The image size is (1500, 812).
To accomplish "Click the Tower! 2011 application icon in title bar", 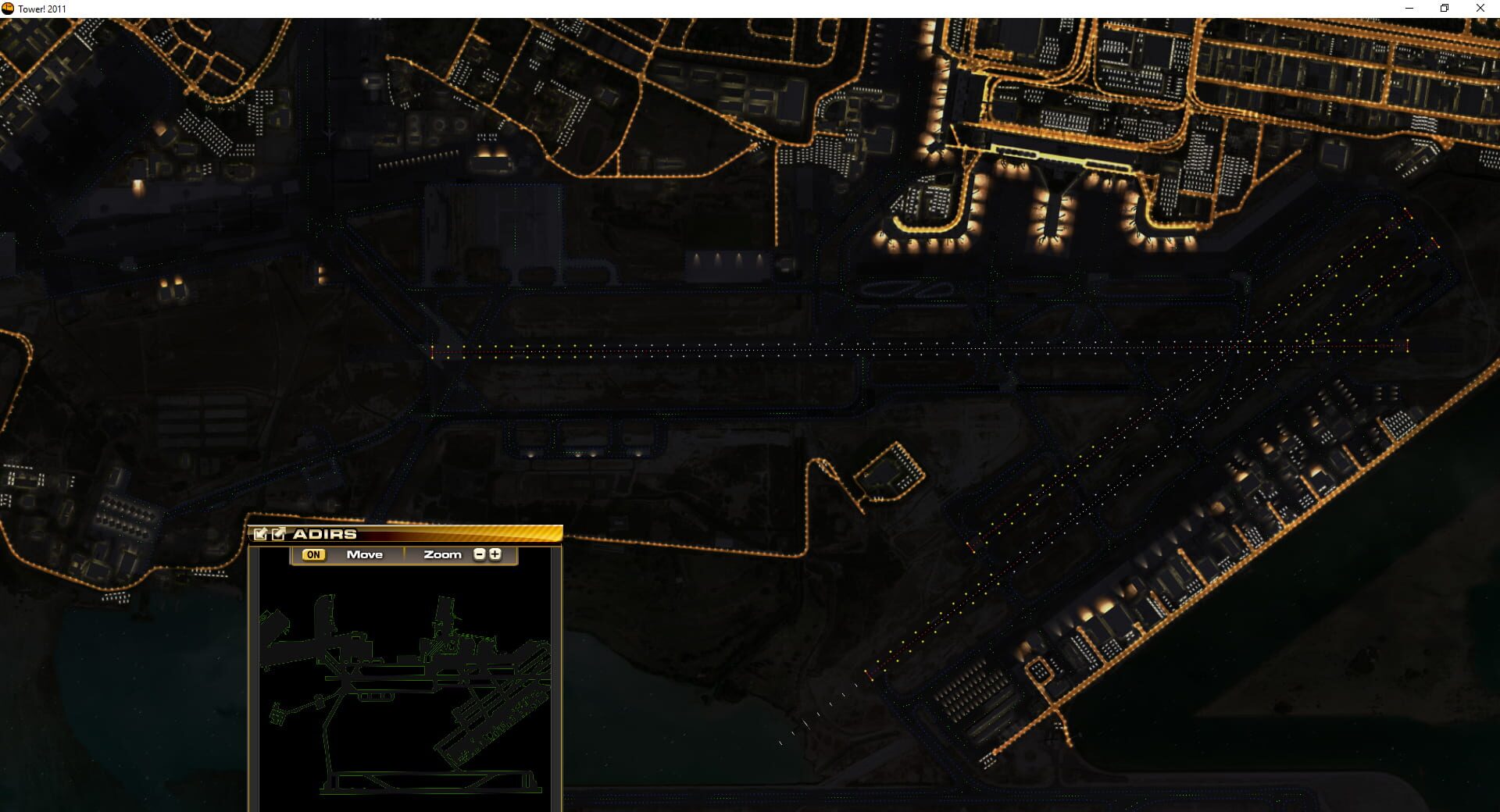I will pos(9,8).
